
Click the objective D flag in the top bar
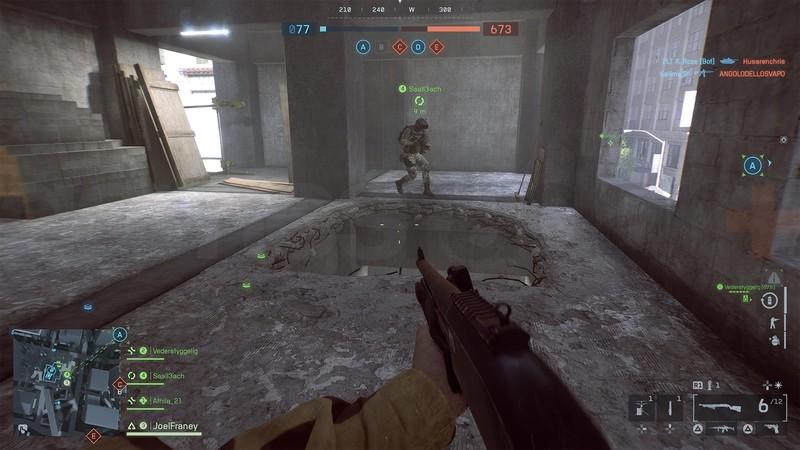417,46
